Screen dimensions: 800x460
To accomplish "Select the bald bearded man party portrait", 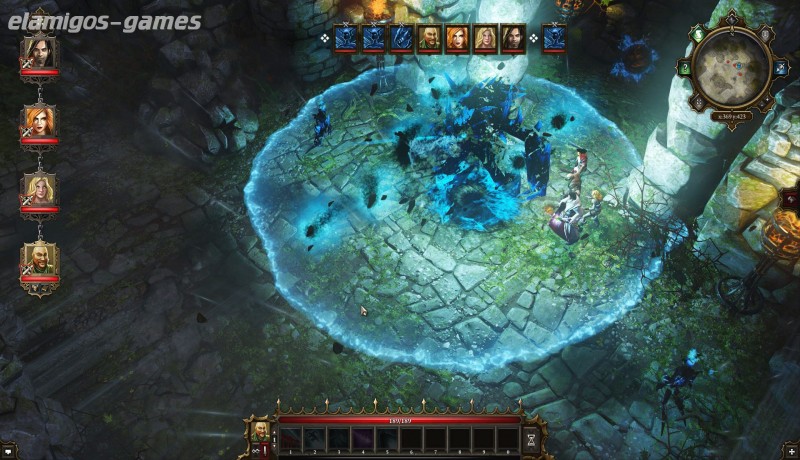I will (39, 262).
